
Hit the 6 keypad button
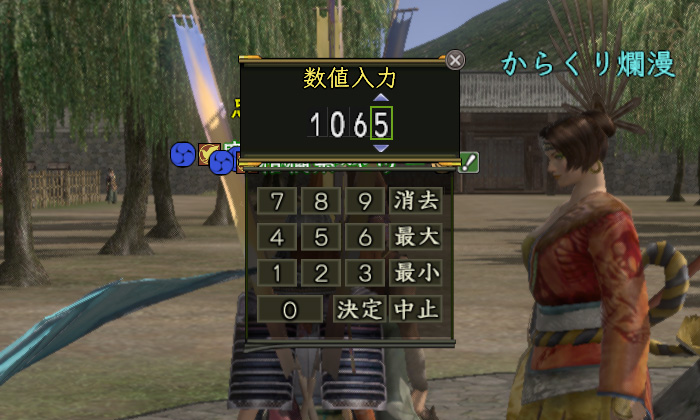[365, 237]
